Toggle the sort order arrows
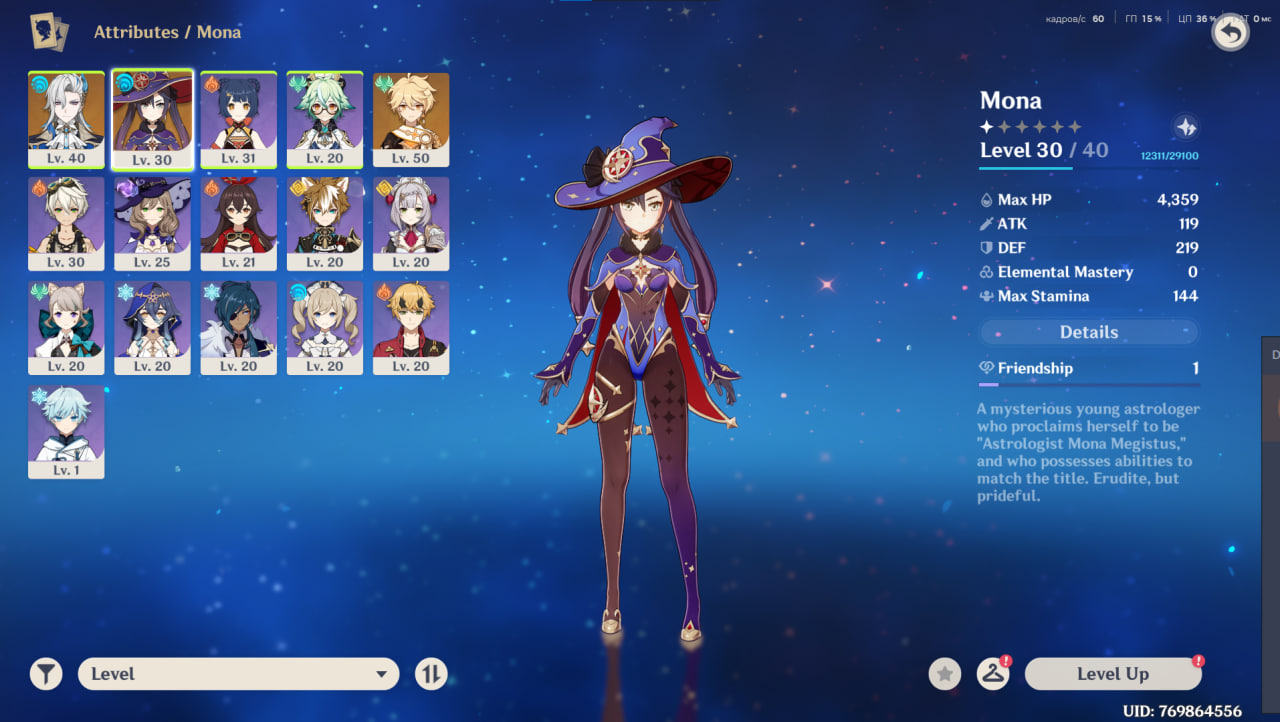The width and height of the screenshot is (1280, 722). (431, 674)
